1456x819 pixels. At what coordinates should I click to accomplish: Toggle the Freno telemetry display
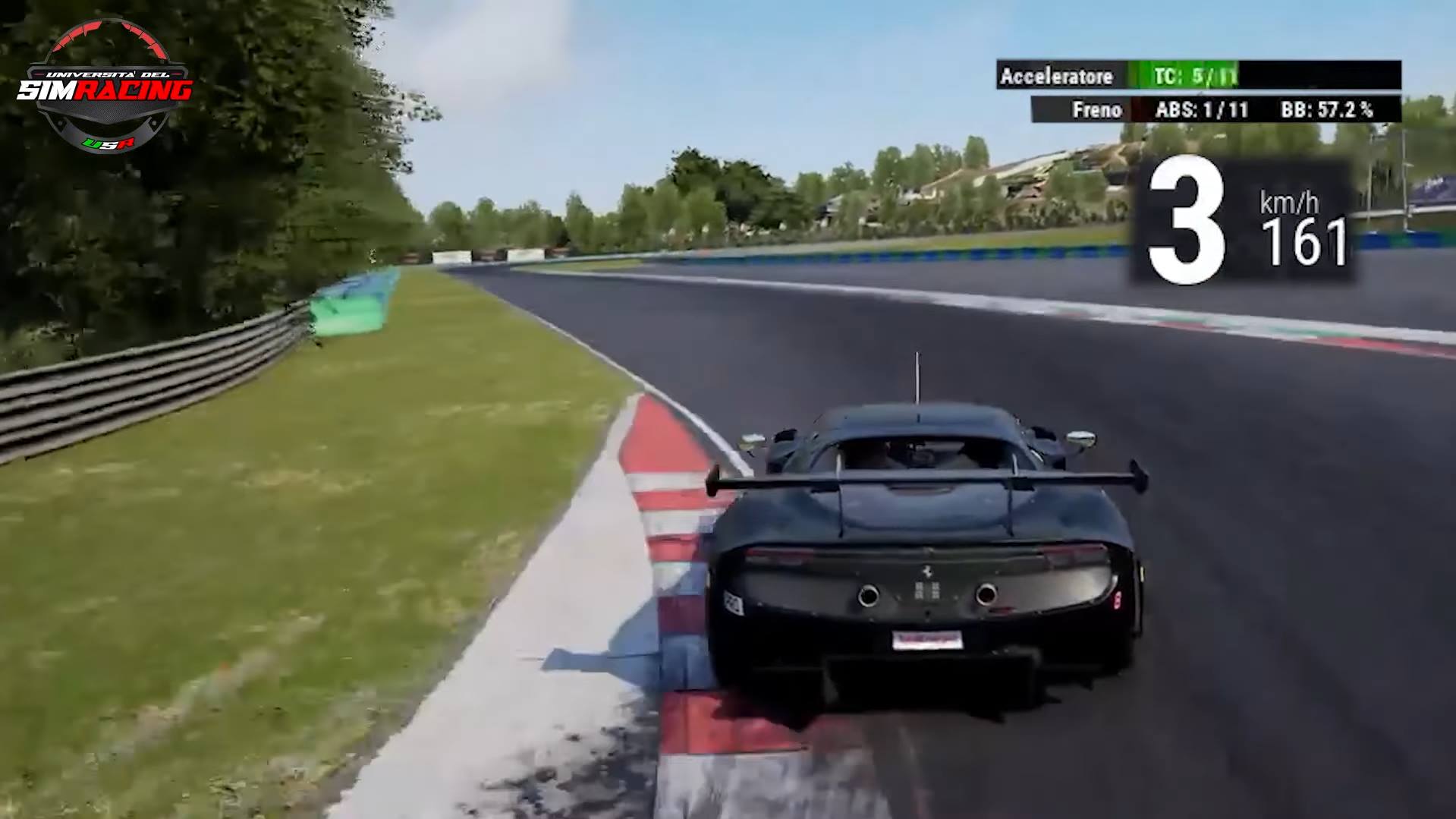point(1098,110)
